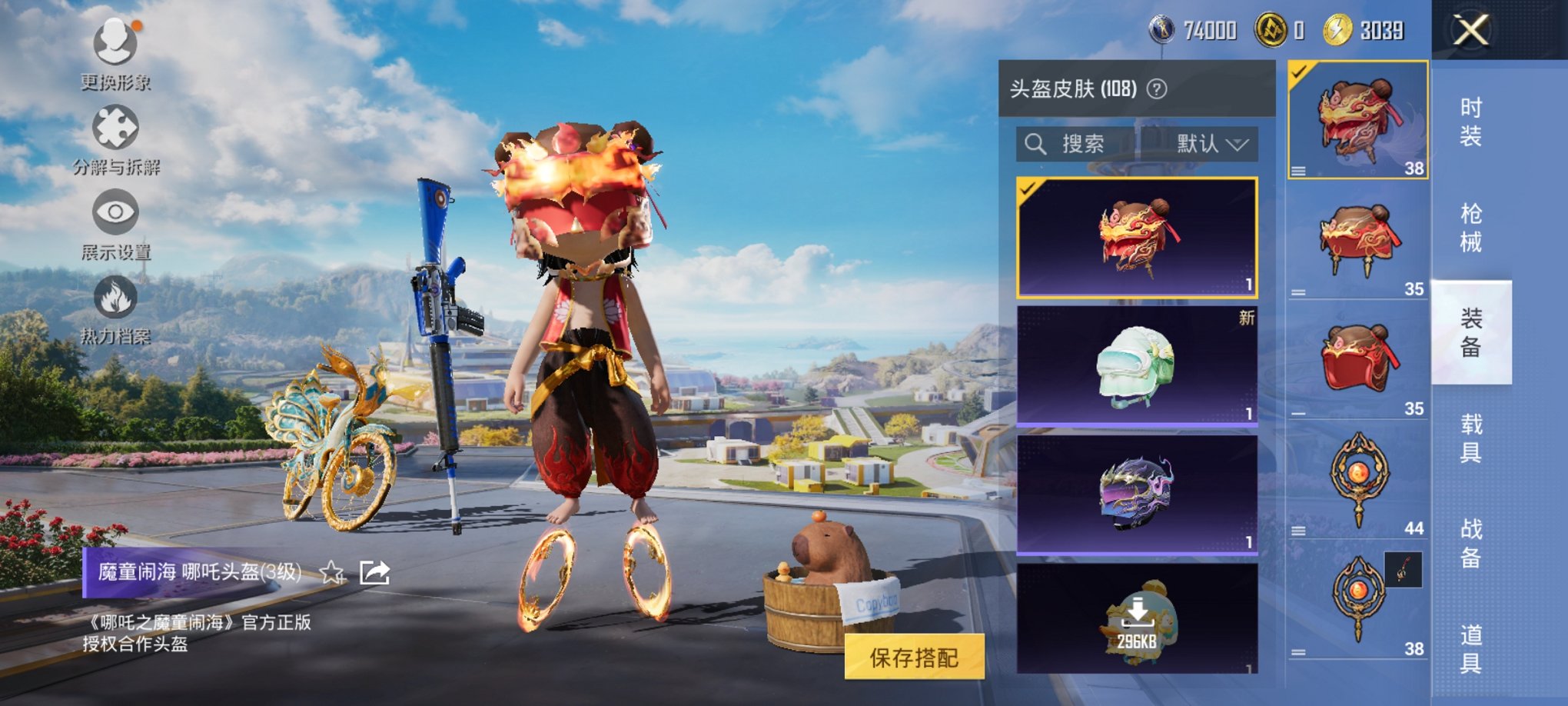Deselect the checked helmet in the right column

click(1297, 72)
